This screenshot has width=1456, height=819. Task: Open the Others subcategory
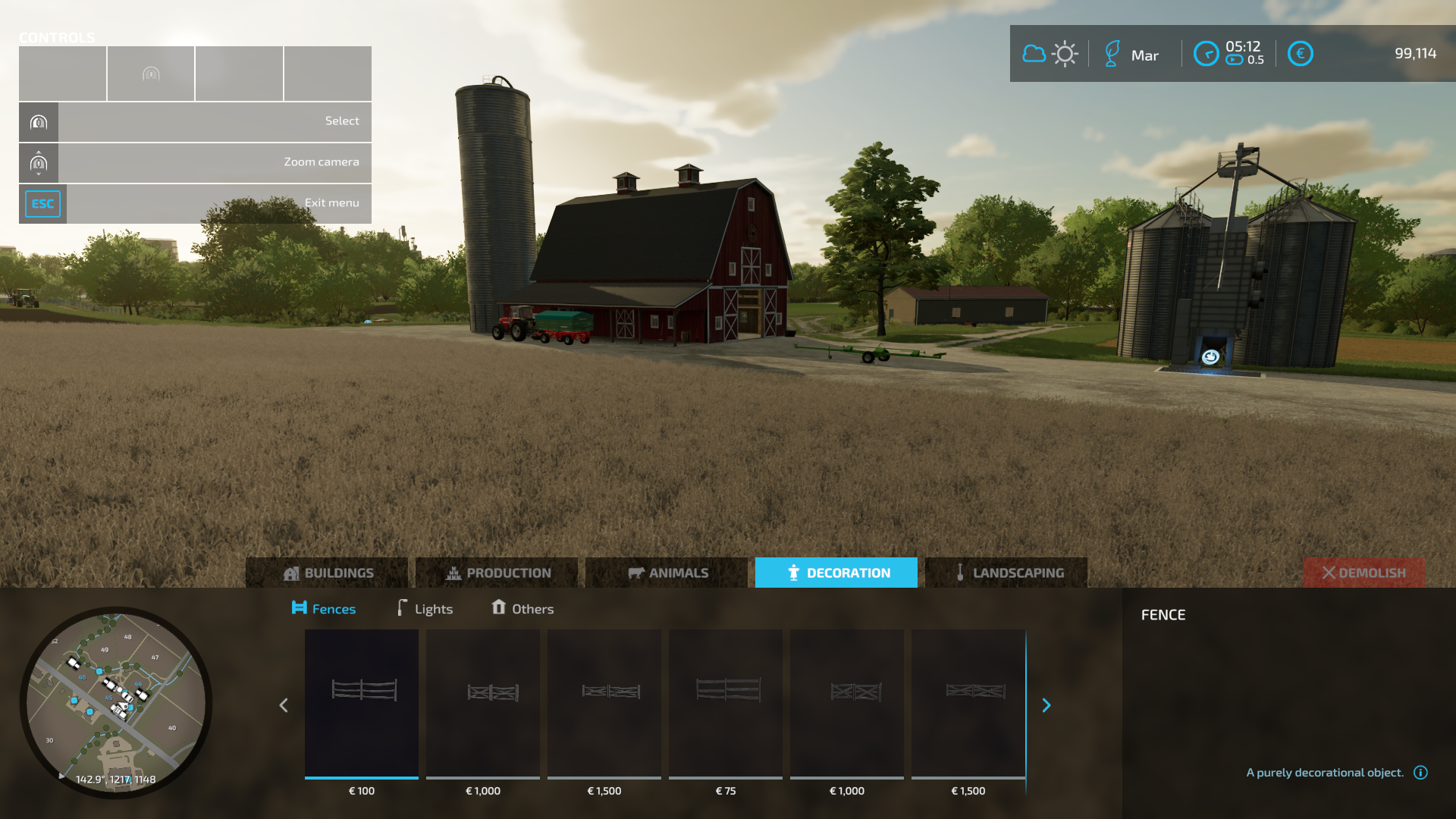(522, 608)
